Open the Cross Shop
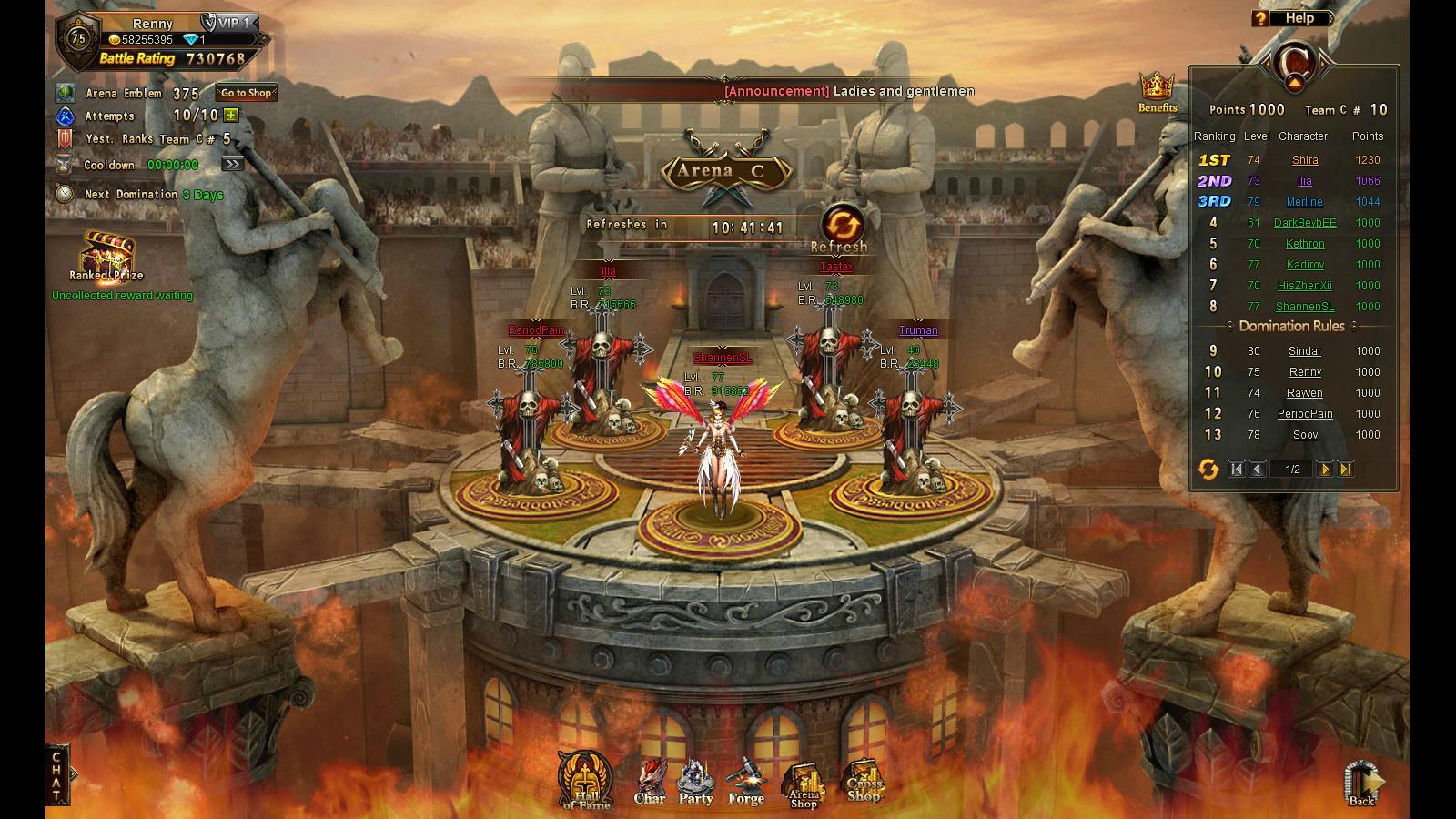 [x=864, y=783]
